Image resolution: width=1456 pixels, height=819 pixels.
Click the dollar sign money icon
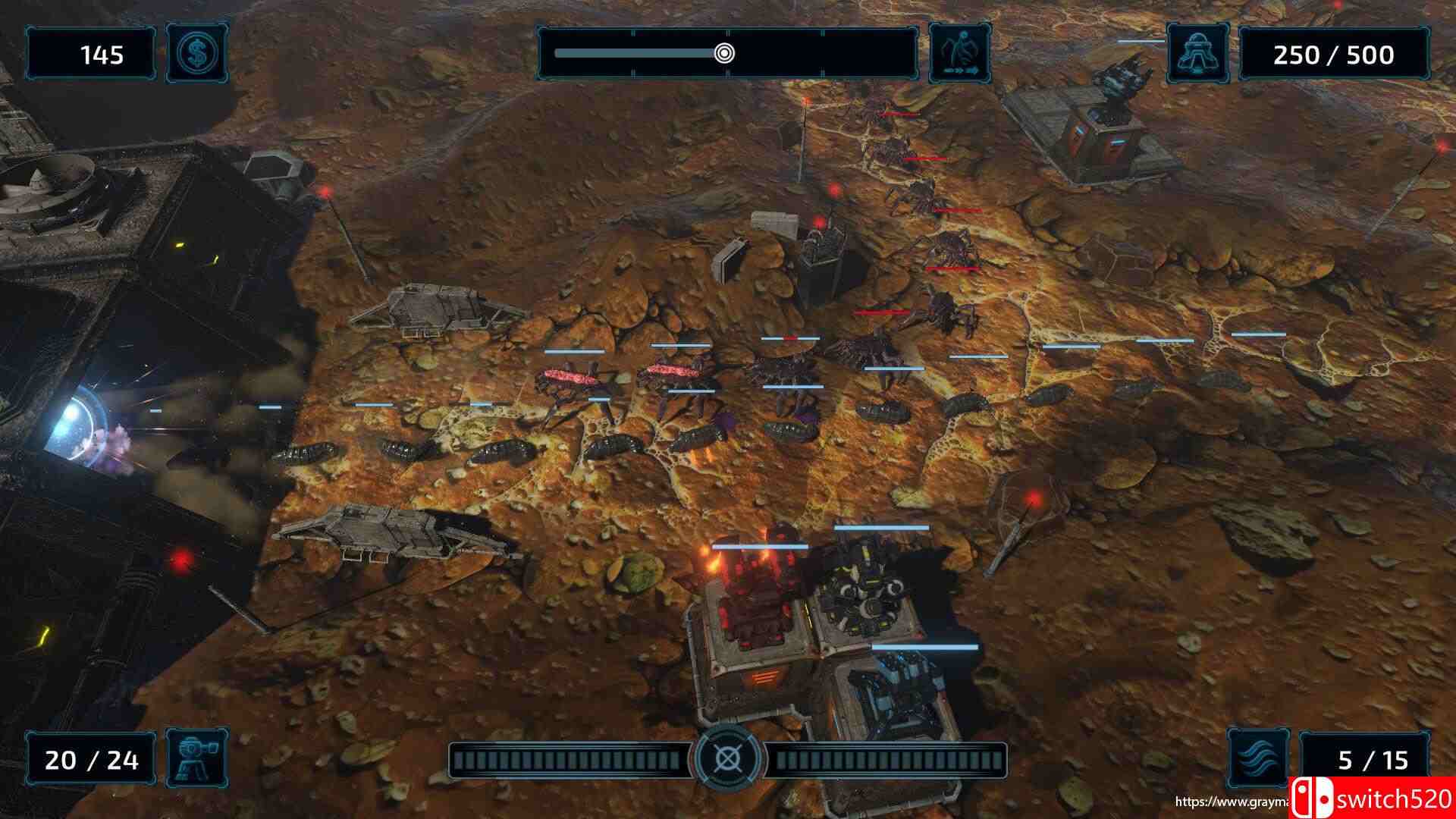point(196,54)
